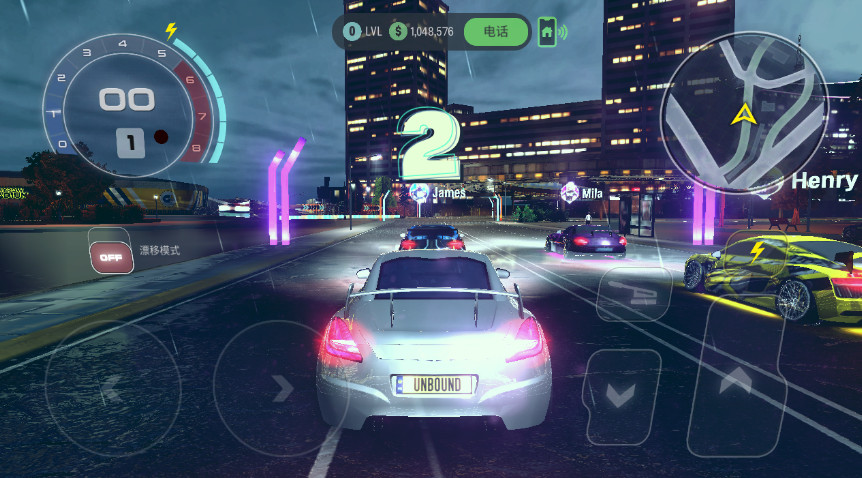This screenshot has width=862, height=478.
Task: Open the green home garage icon
Action: tap(547, 32)
